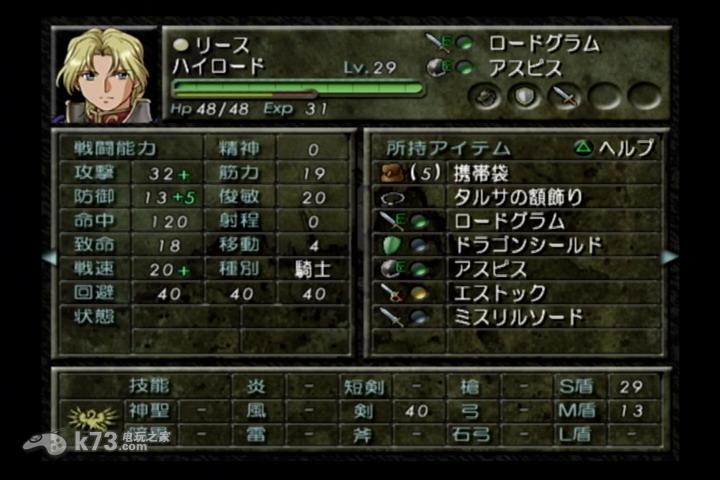Image resolution: width=720 pixels, height=480 pixels.
Task: Click the blond character portrait
Action: point(104,74)
